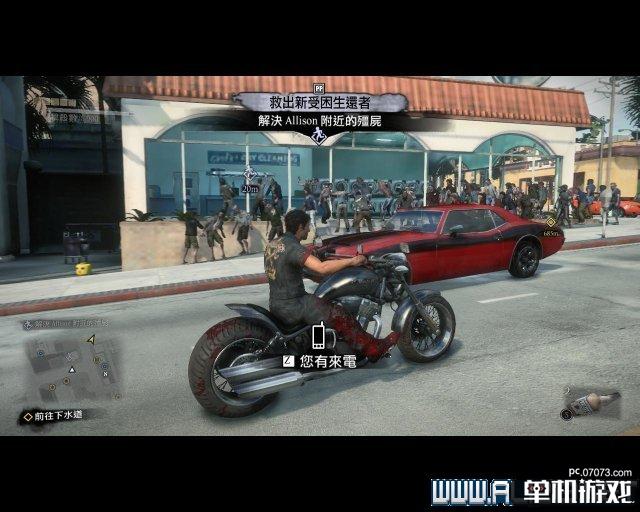Select the running figure mission icon
The height and width of the screenshot is (512, 640).
320,136
